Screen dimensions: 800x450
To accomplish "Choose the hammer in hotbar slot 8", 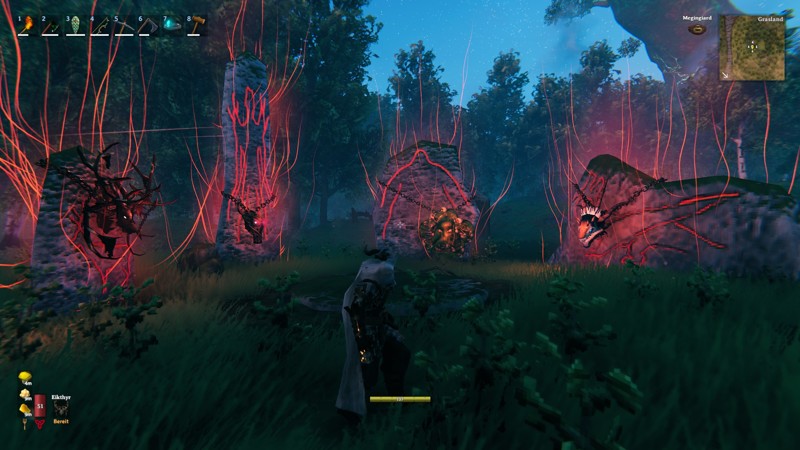I will [x=196, y=24].
